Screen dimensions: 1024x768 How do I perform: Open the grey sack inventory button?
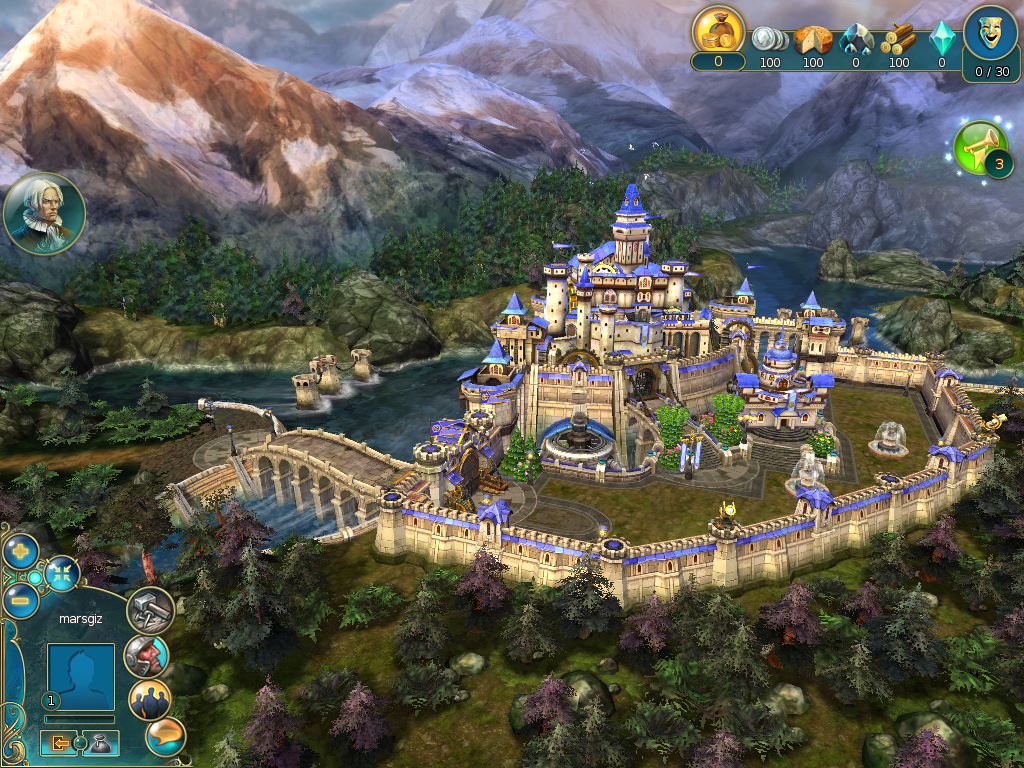point(102,743)
